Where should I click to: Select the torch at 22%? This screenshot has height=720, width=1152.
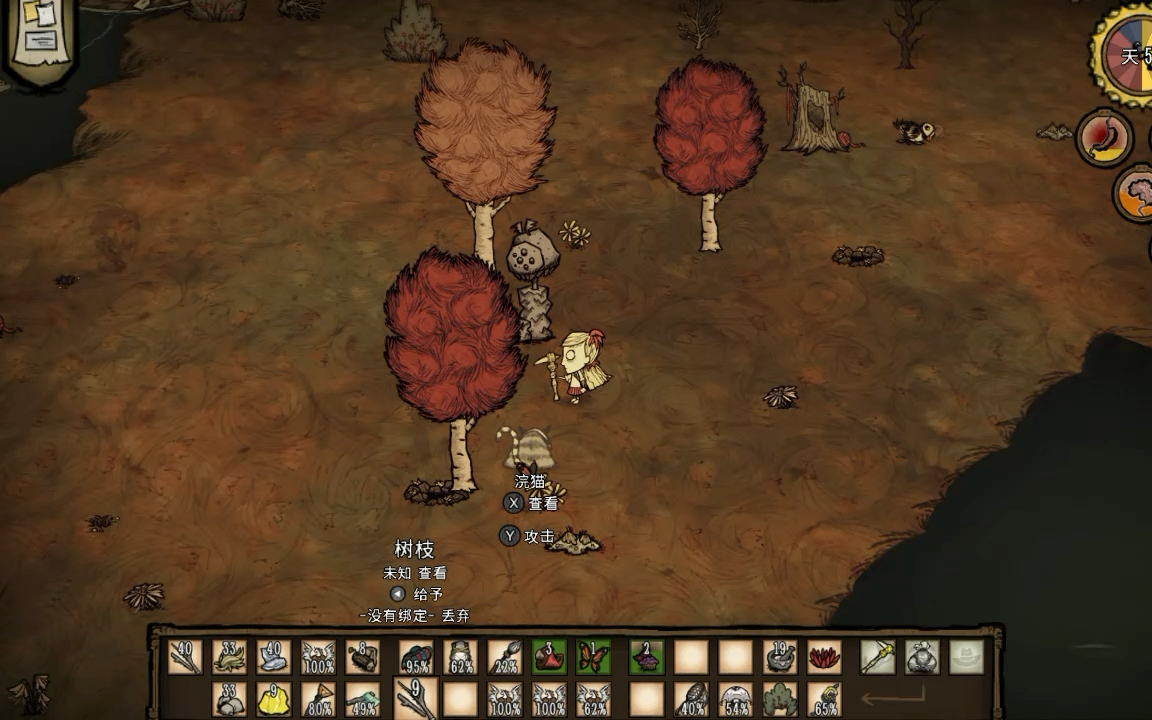point(505,657)
